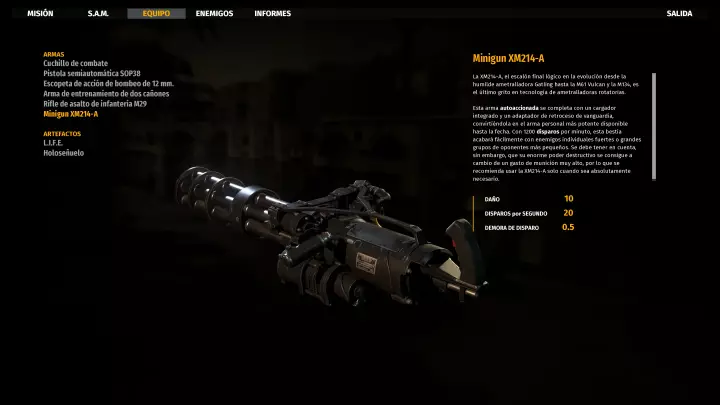Click SALIDA to exit the menu
Viewport: 720px width, 405px height.
pyautogui.click(x=679, y=14)
